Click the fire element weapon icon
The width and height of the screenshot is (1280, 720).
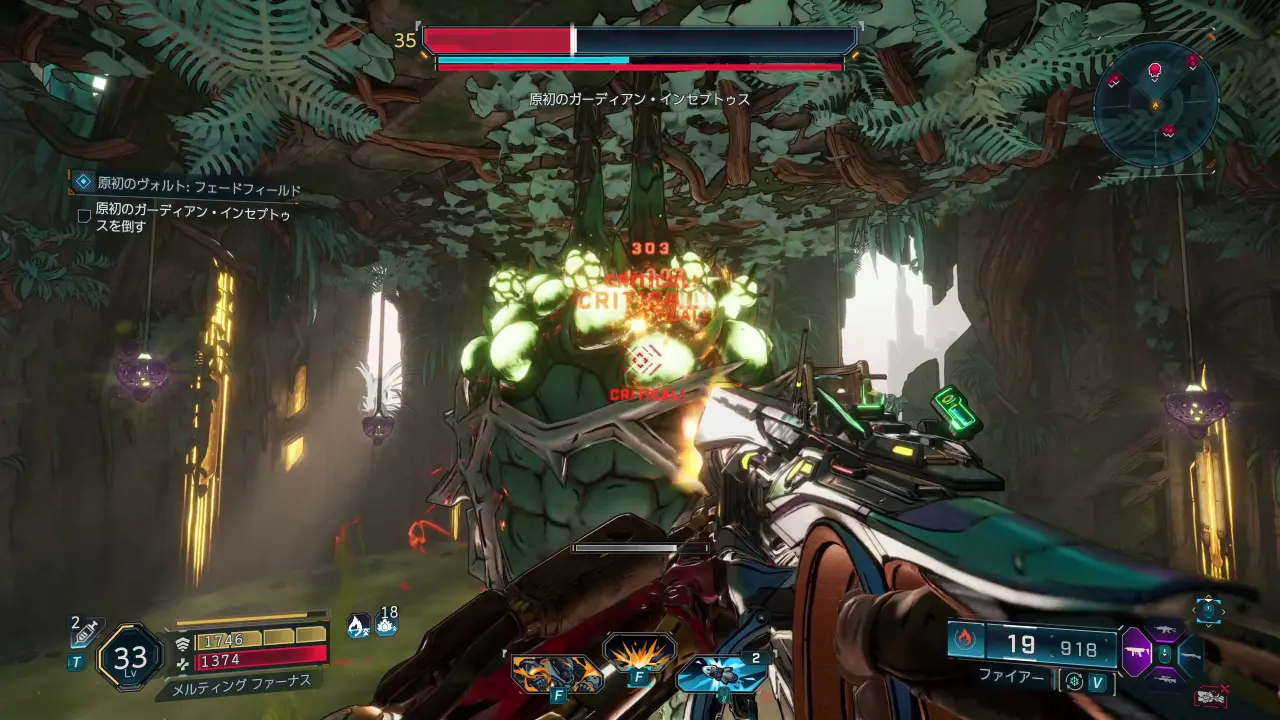965,641
